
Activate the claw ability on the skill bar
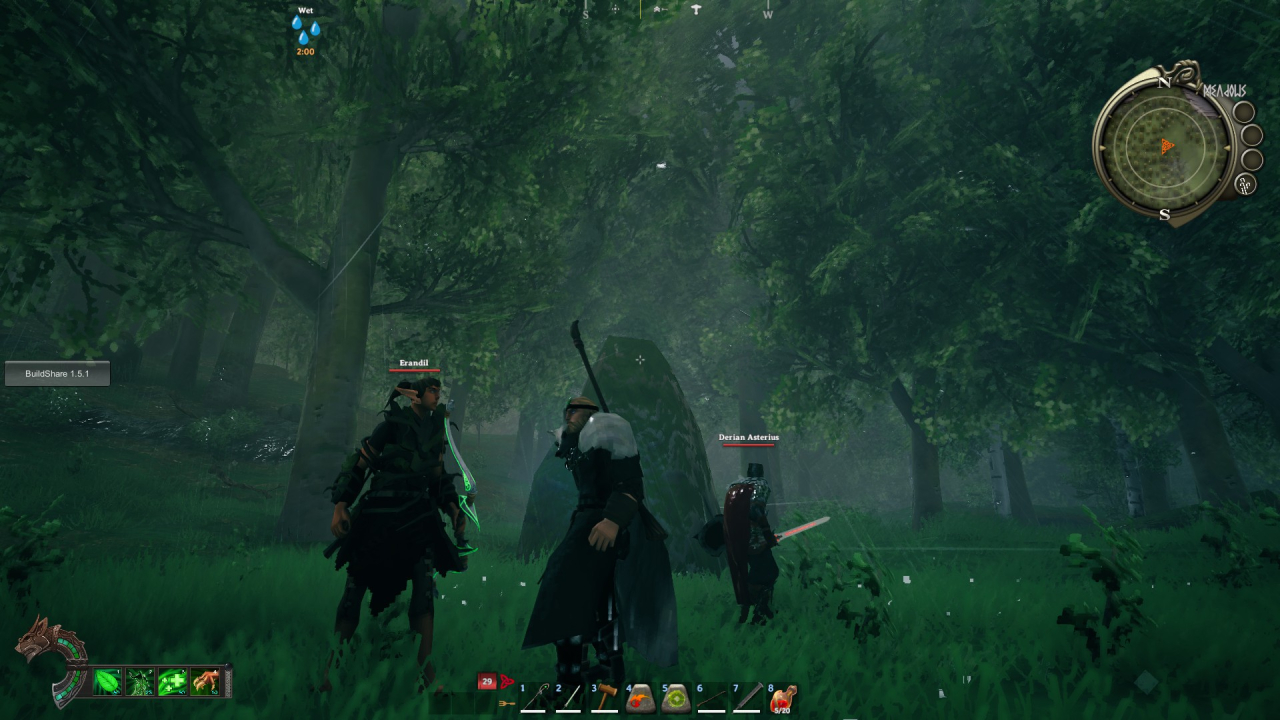coord(204,681)
